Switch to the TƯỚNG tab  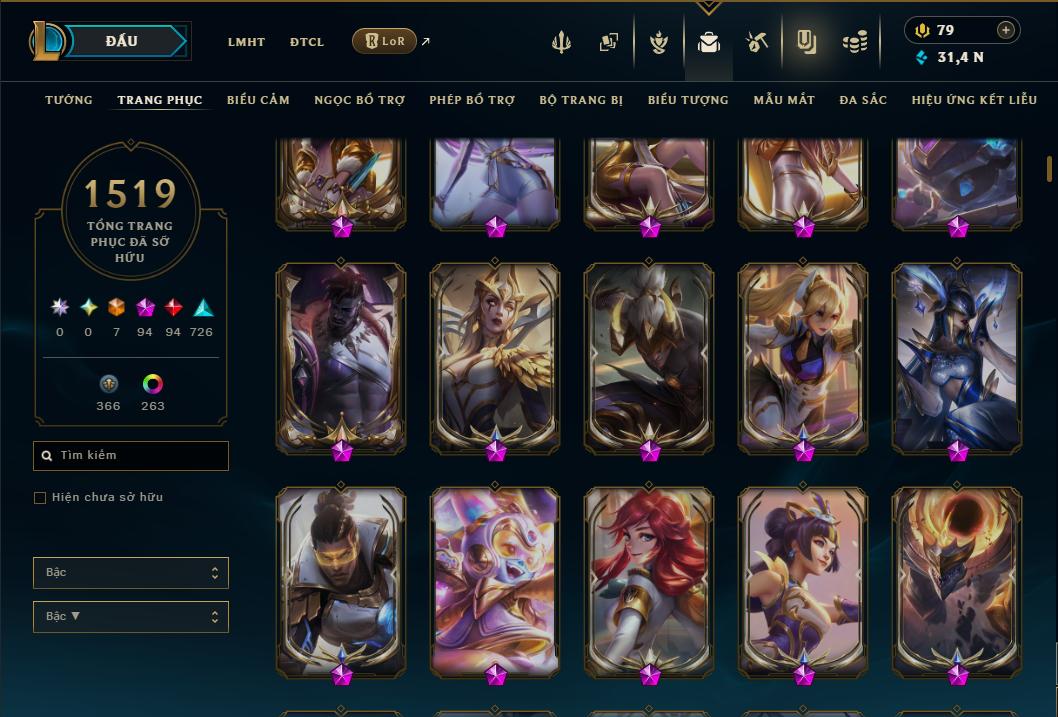click(69, 100)
